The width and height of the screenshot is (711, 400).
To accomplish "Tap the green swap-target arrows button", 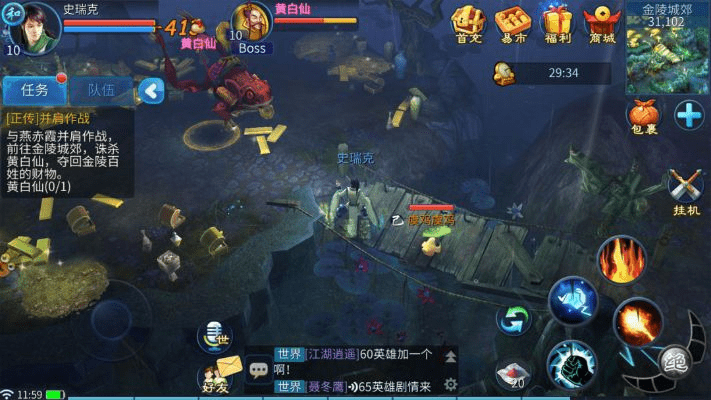I will [514, 320].
